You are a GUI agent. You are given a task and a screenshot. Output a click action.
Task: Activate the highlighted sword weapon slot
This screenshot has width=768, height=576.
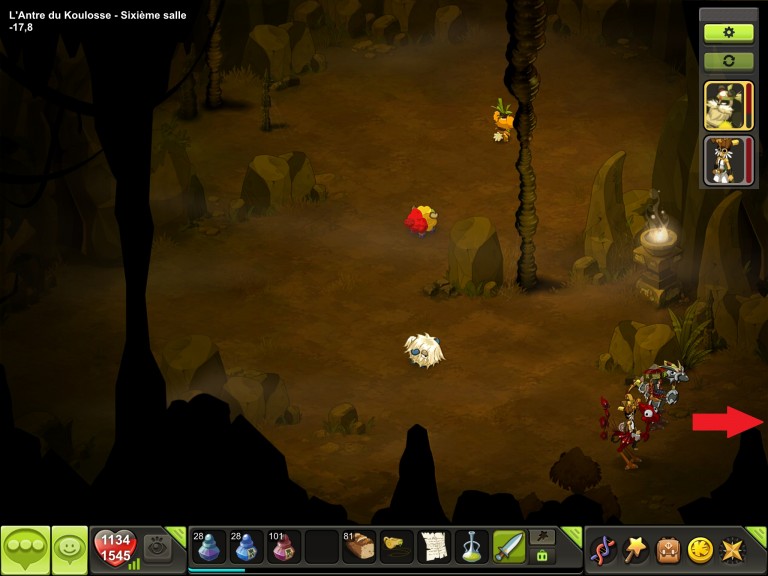[509, 547]
